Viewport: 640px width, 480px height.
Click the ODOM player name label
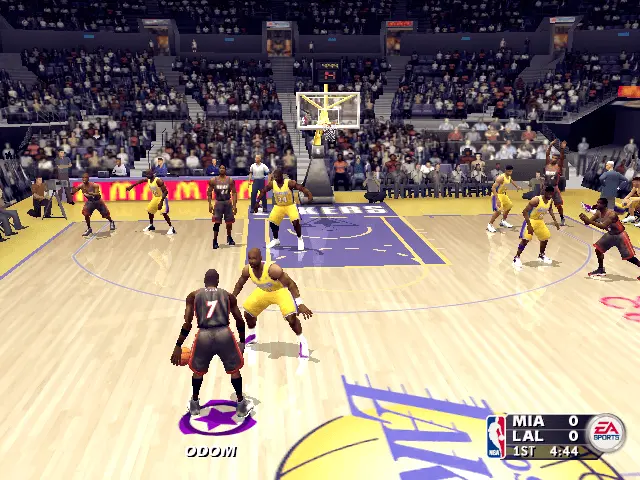(x=211, y=451)
